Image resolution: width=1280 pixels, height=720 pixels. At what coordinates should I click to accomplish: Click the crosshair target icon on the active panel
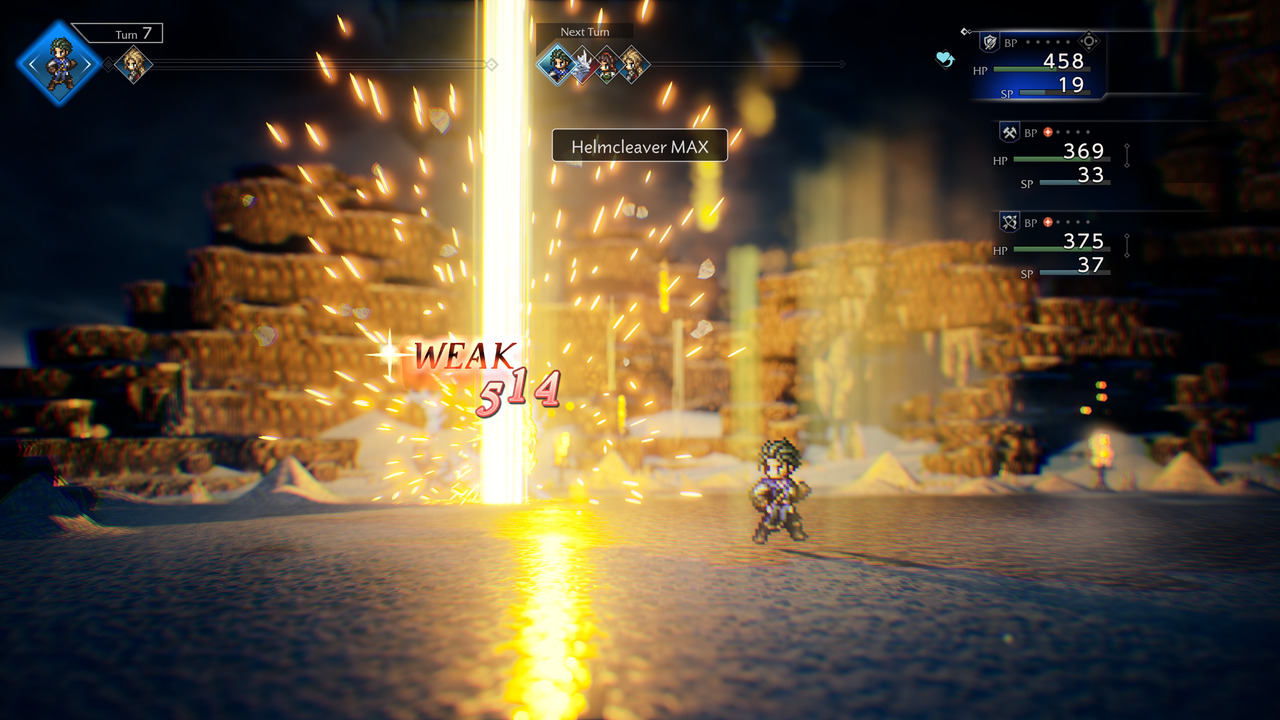pyautogui.click(x=1090, y=42)
